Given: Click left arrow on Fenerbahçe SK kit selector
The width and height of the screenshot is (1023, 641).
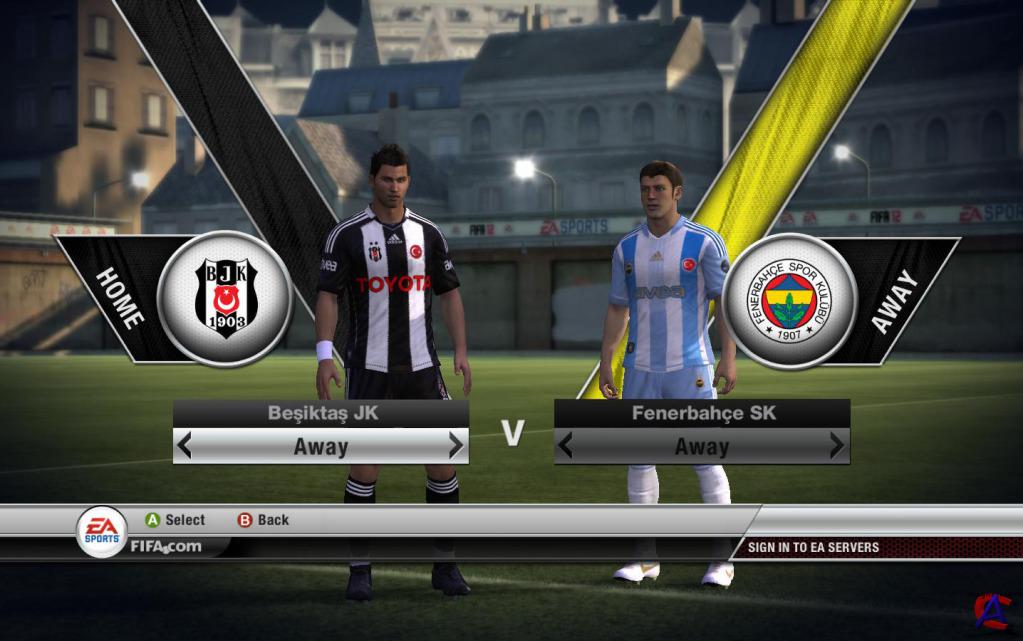Looking at the screenshot, I should (566, 446).
